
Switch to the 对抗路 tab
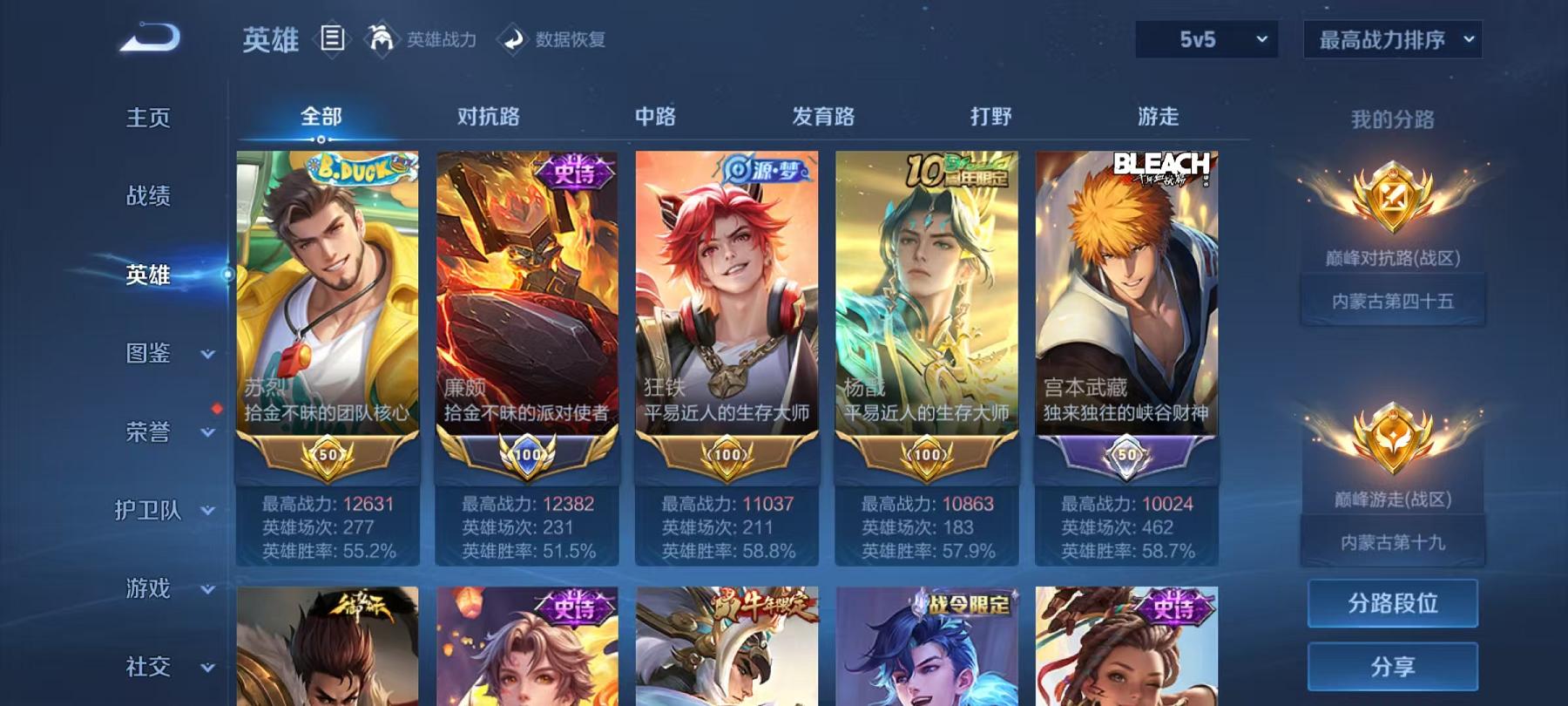coord(488,116)
